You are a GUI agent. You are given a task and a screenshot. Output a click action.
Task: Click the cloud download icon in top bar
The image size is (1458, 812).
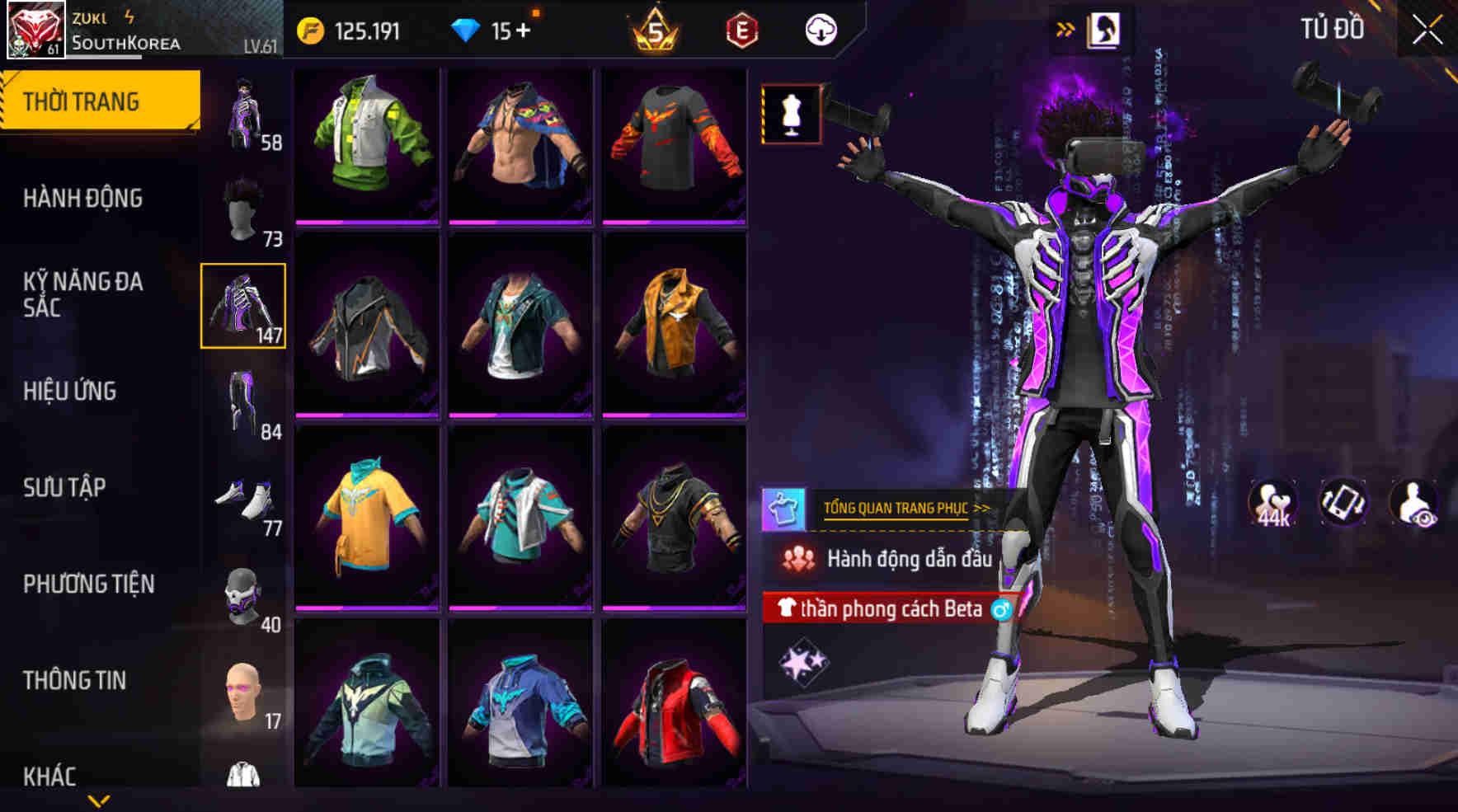[821, 31]
